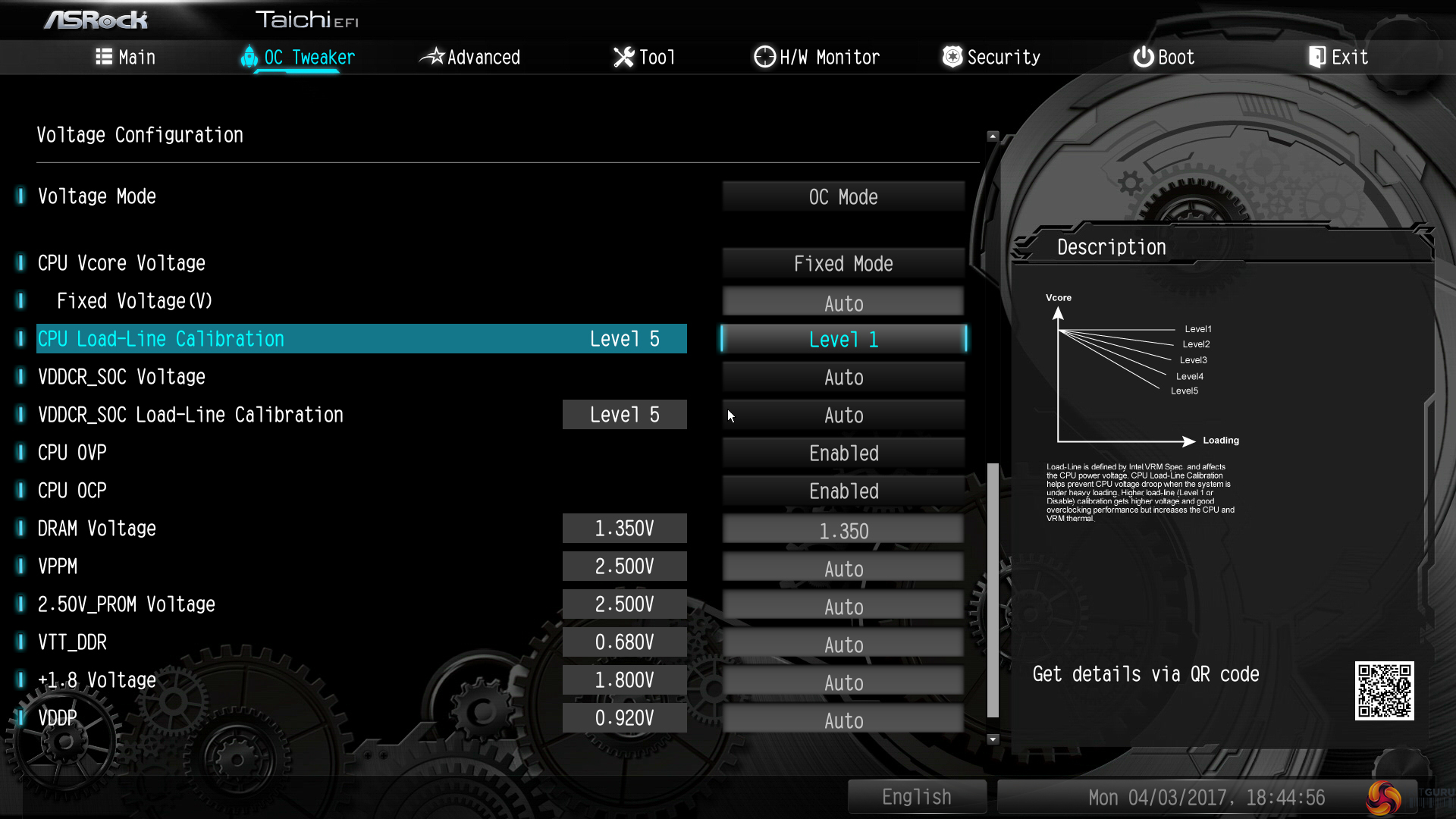Switch to the Boot tab

point(1164,57)
